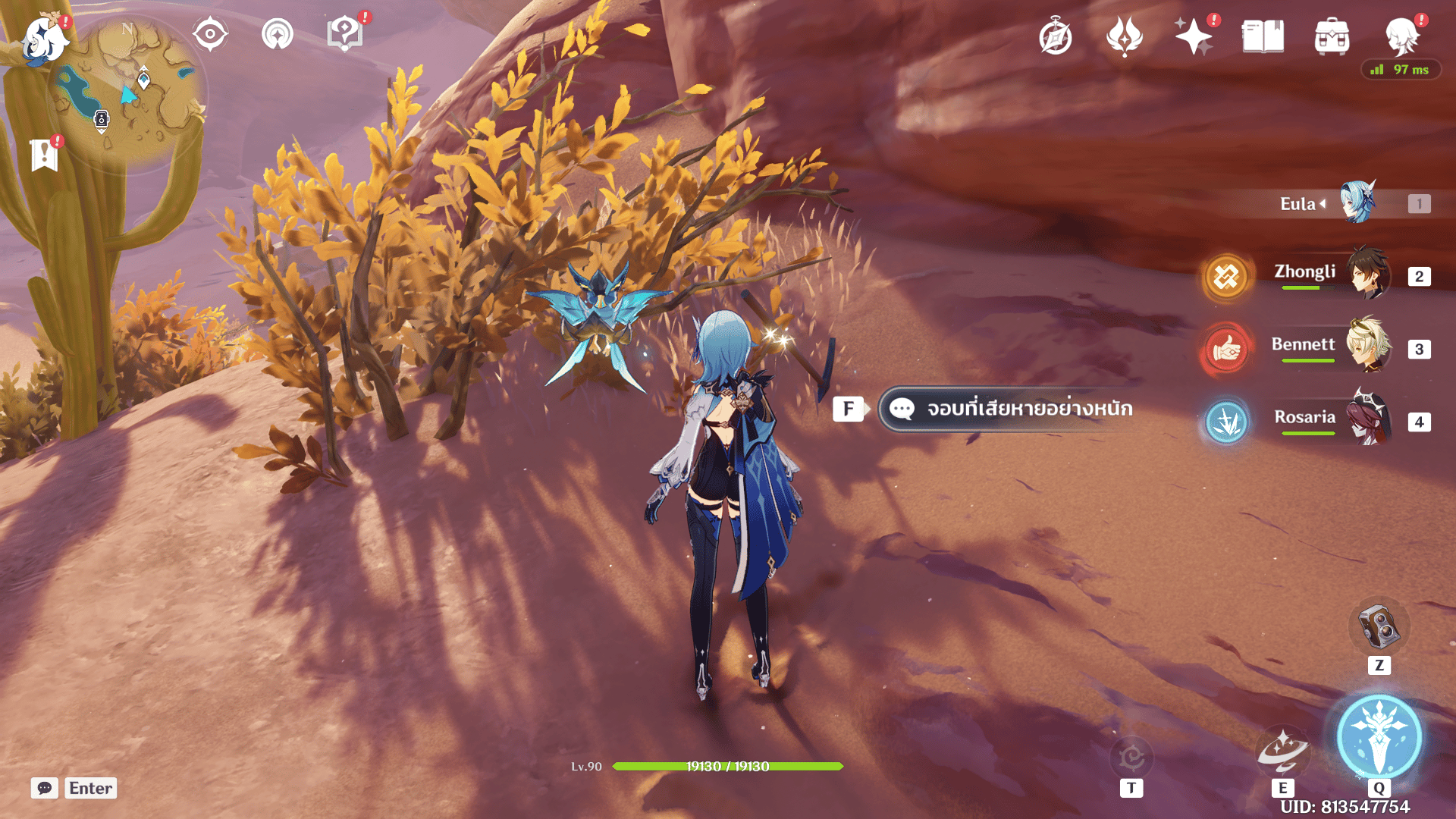This screenshot has width=1456, height=819.
Task: Open the inventory backpack icon
Action: 1332,36
